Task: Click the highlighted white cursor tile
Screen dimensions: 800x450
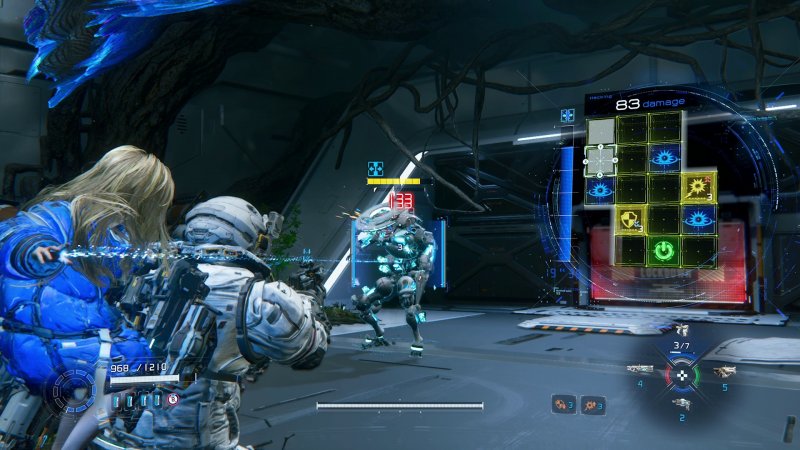Action: pos(600,159)
